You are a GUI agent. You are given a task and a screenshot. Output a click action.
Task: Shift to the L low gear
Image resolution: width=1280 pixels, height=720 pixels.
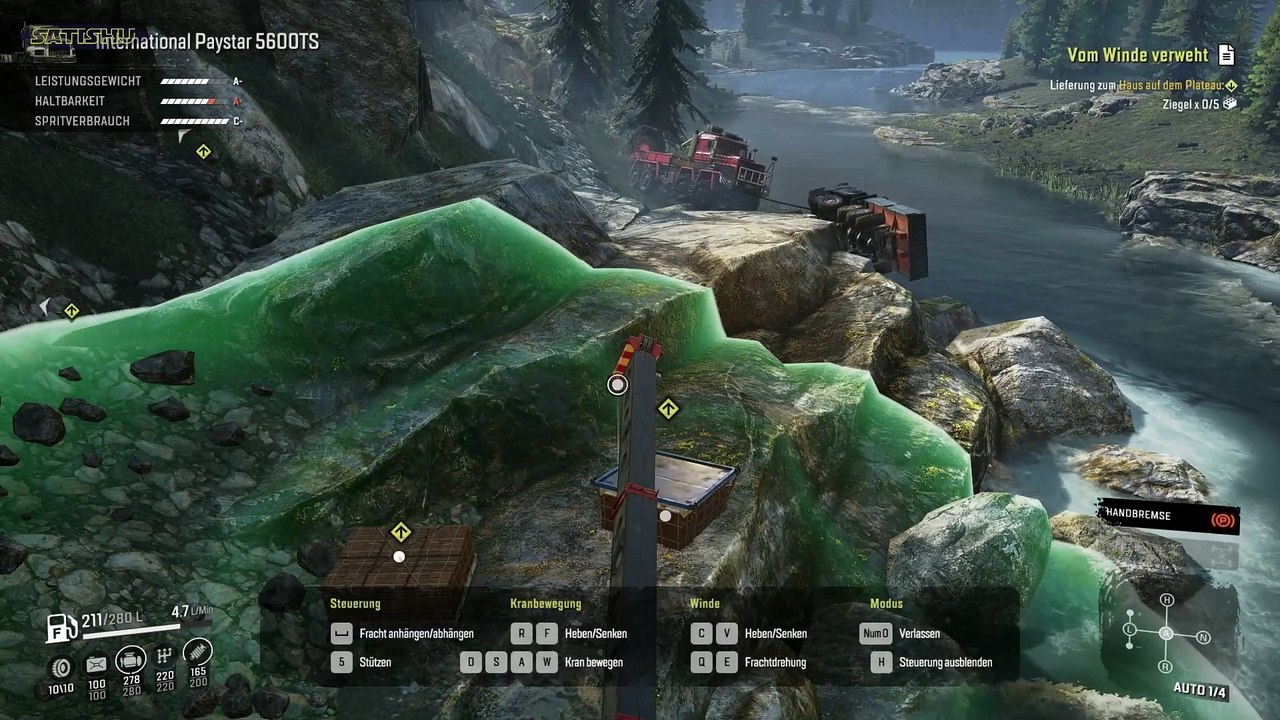pyautogui.click(x=1129, y=629)
